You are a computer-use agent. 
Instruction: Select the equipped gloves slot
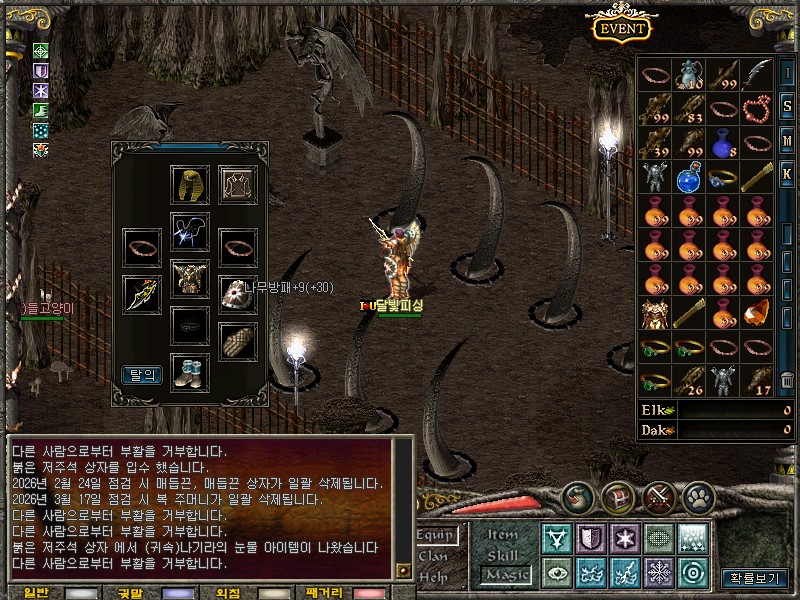click(x=238, y=341)
